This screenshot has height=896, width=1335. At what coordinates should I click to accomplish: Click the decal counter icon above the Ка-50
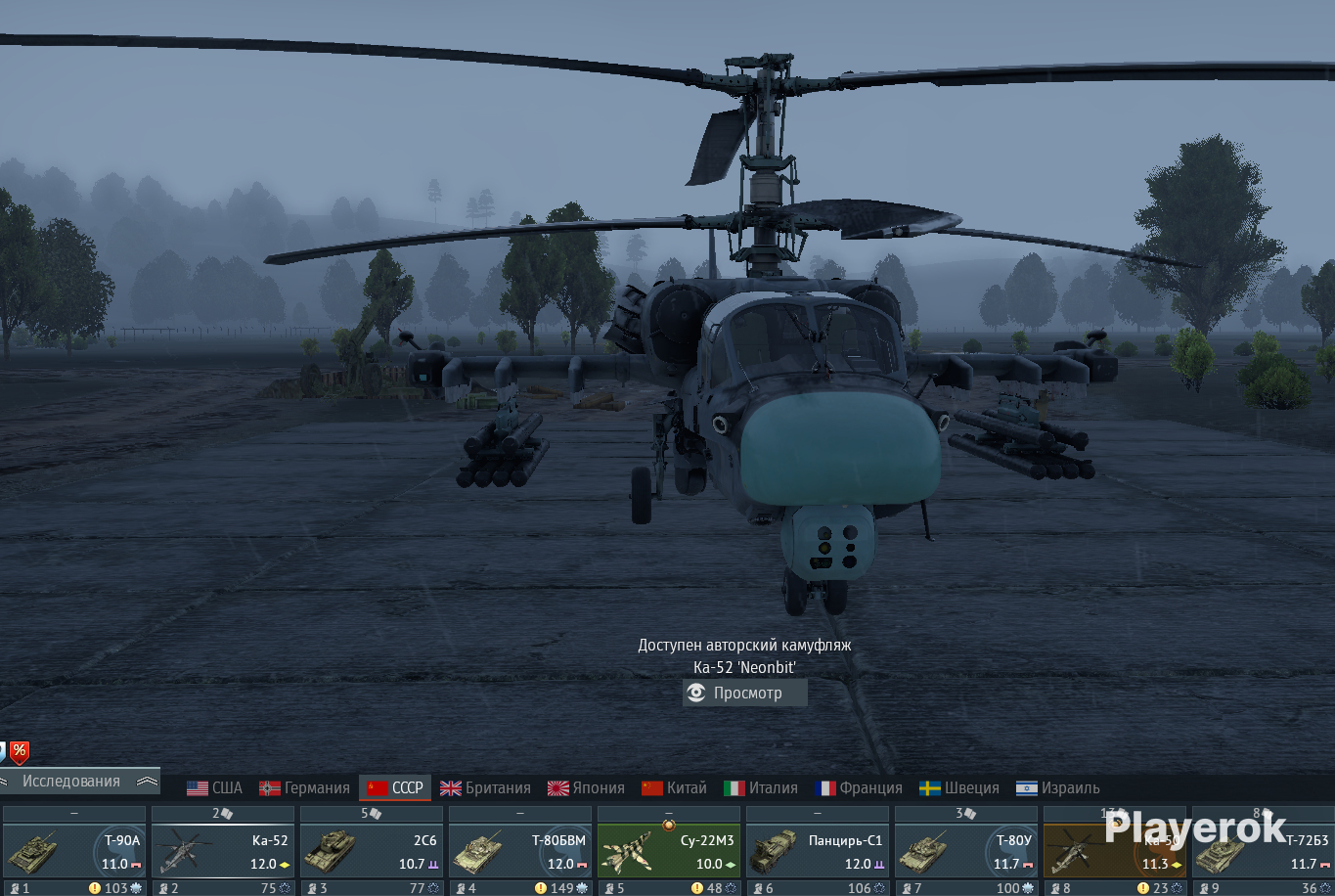[1121, 814]
